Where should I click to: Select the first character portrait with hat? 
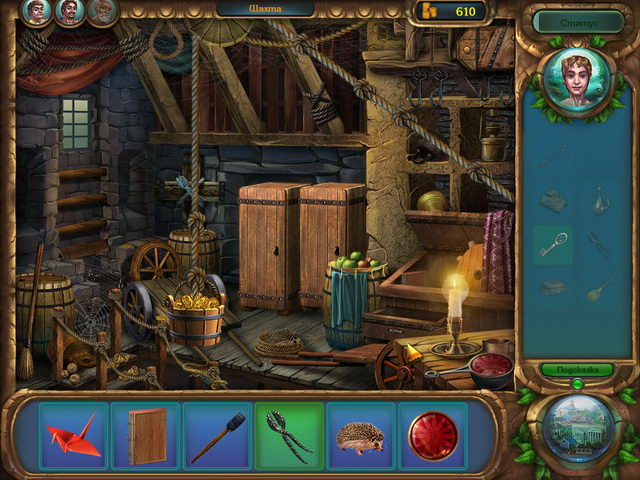37,12
